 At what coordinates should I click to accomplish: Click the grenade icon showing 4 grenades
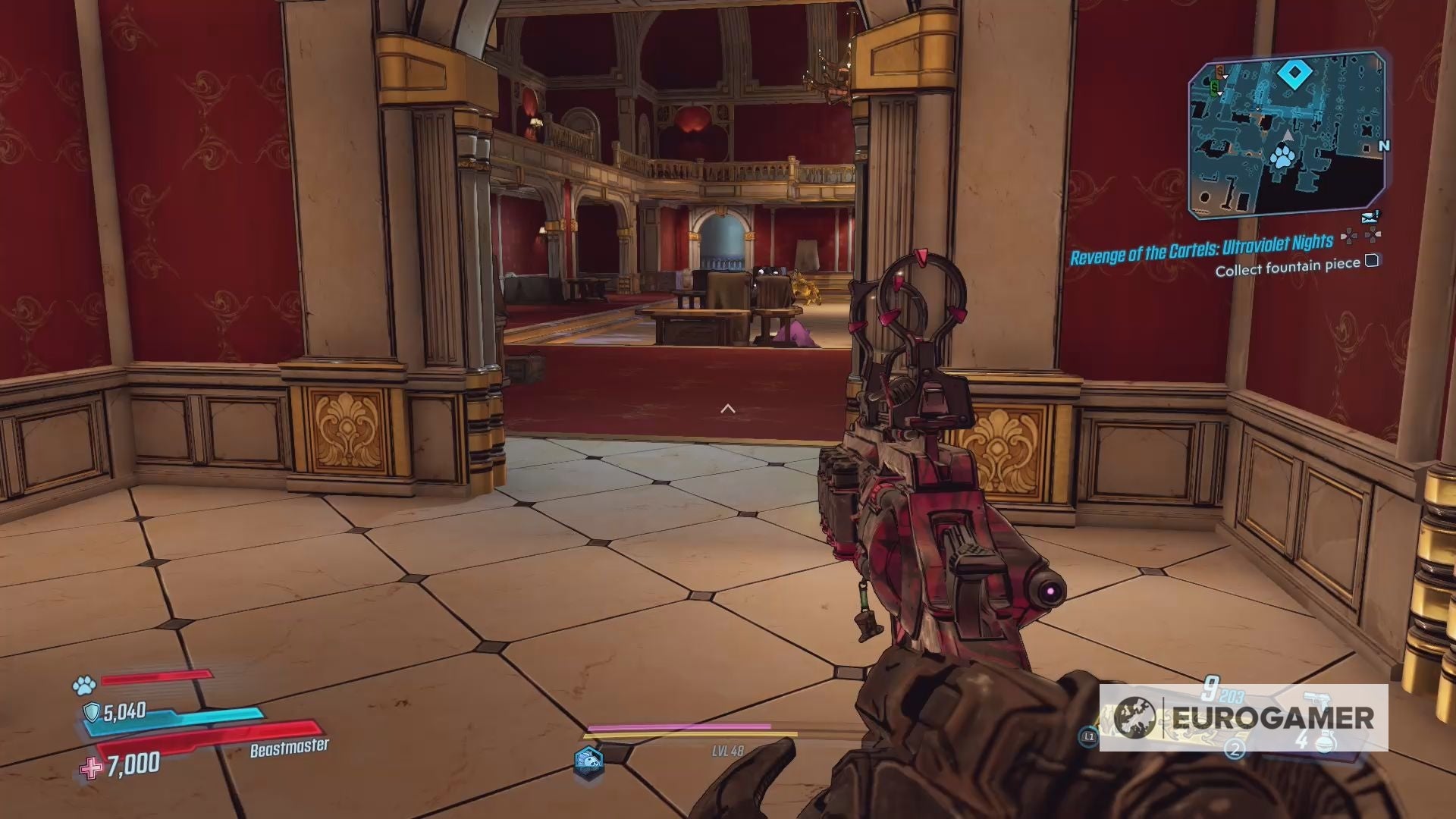tap(1326, 742)
